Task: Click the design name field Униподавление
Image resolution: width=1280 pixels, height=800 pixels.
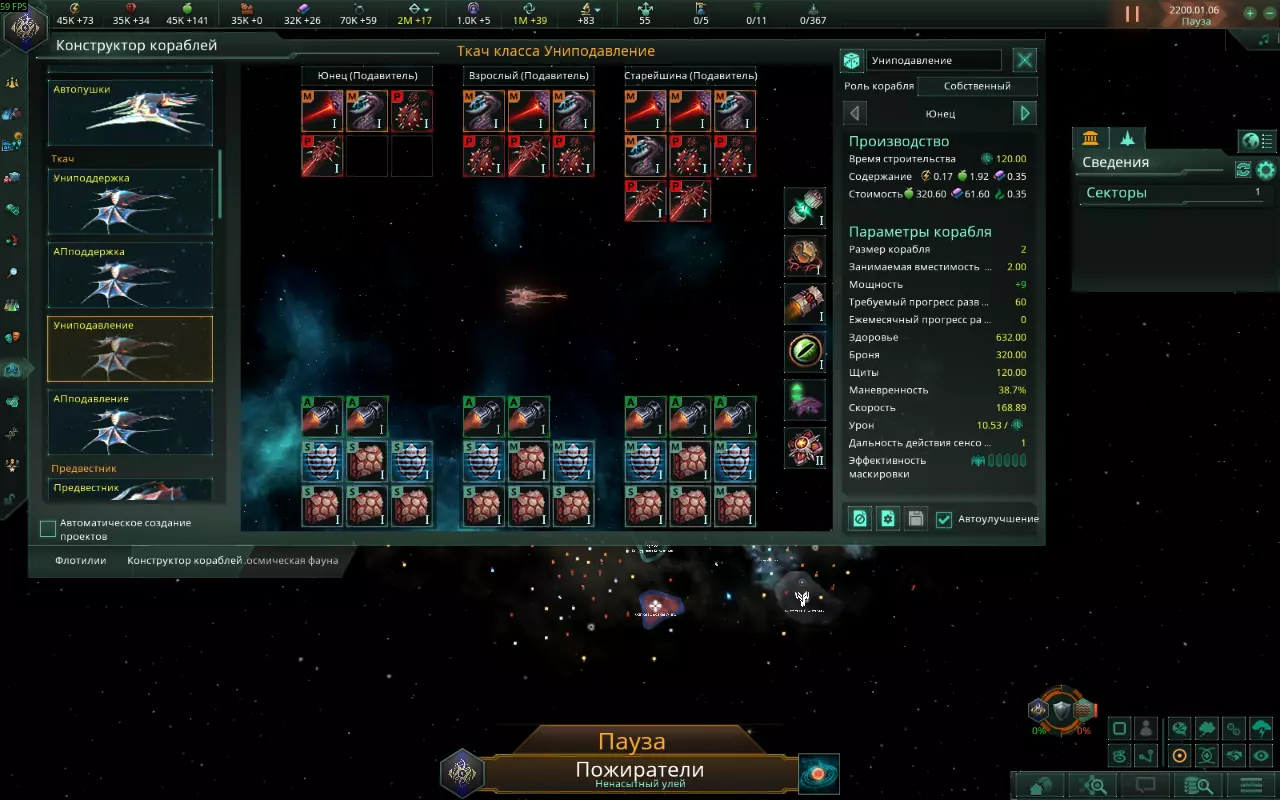Action: click(x=933, y=61)
